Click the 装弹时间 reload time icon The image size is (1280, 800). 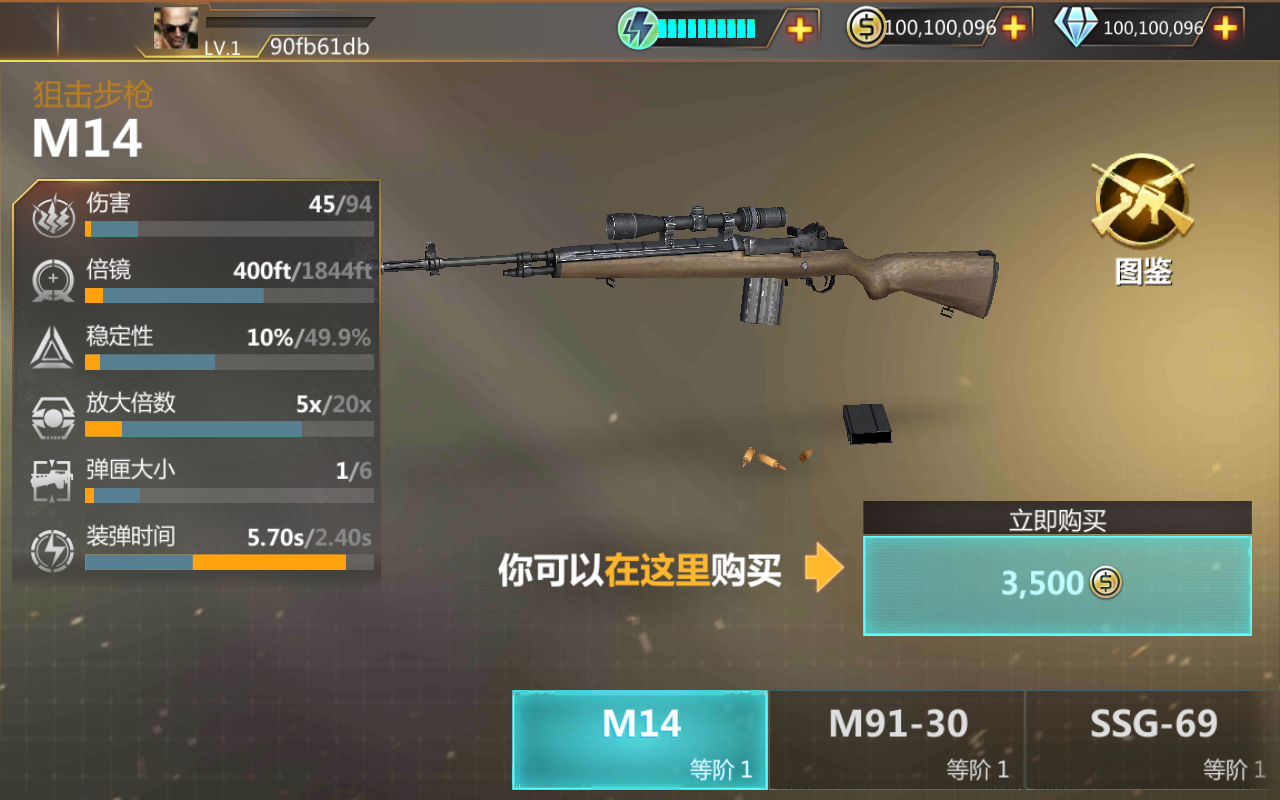coord(52,552)
